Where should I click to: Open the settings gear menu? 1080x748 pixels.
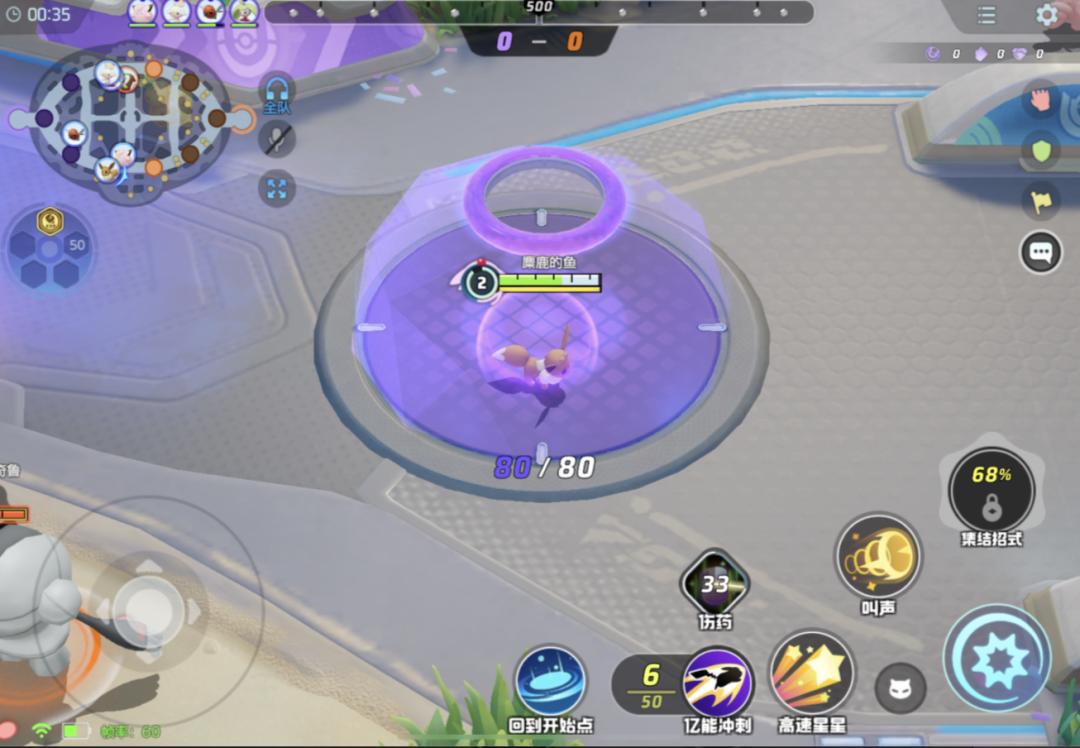tap(1047, 15)
